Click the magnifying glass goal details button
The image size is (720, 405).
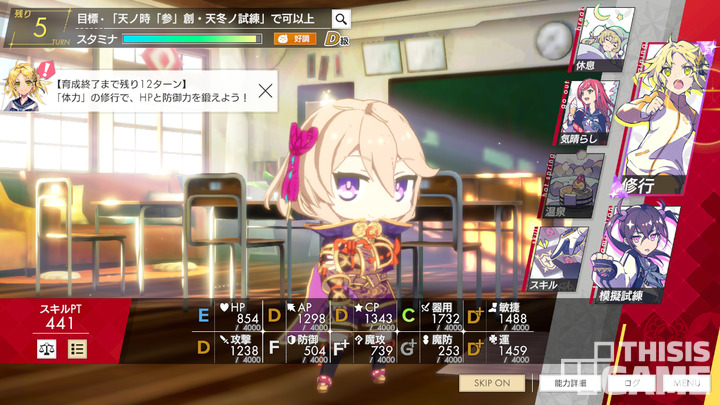pyautogui.click(x=341, y=19)
